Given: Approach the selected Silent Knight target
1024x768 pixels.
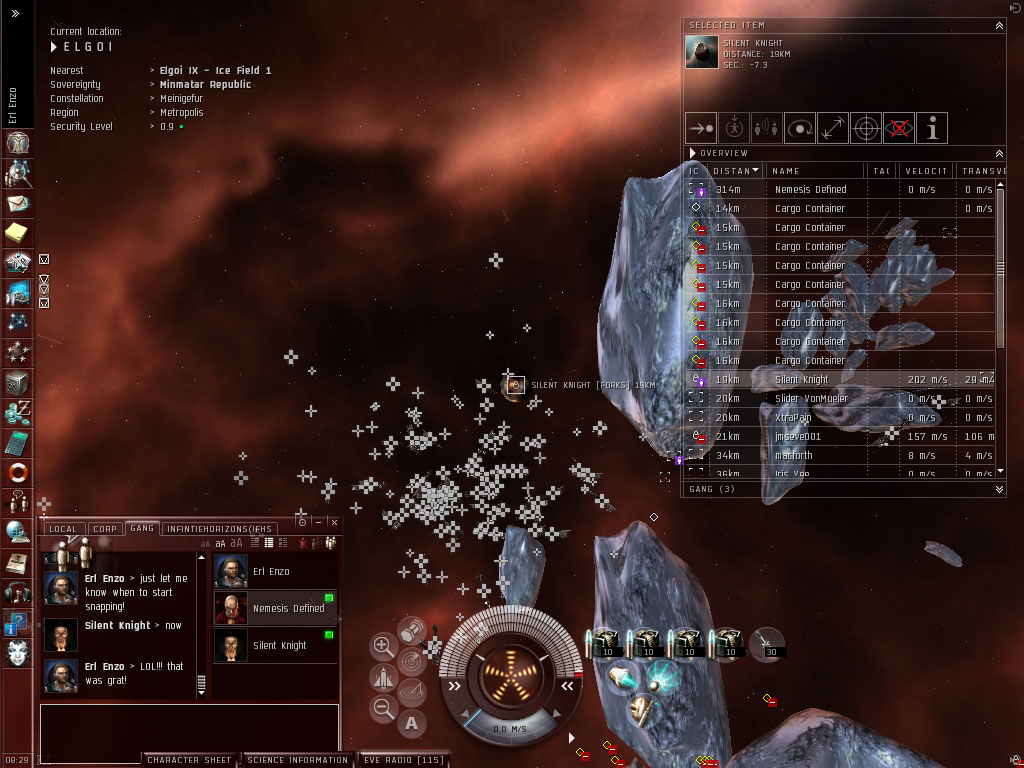Looking at the screenshot, I should pyautogui.click(x=701, y=128).
